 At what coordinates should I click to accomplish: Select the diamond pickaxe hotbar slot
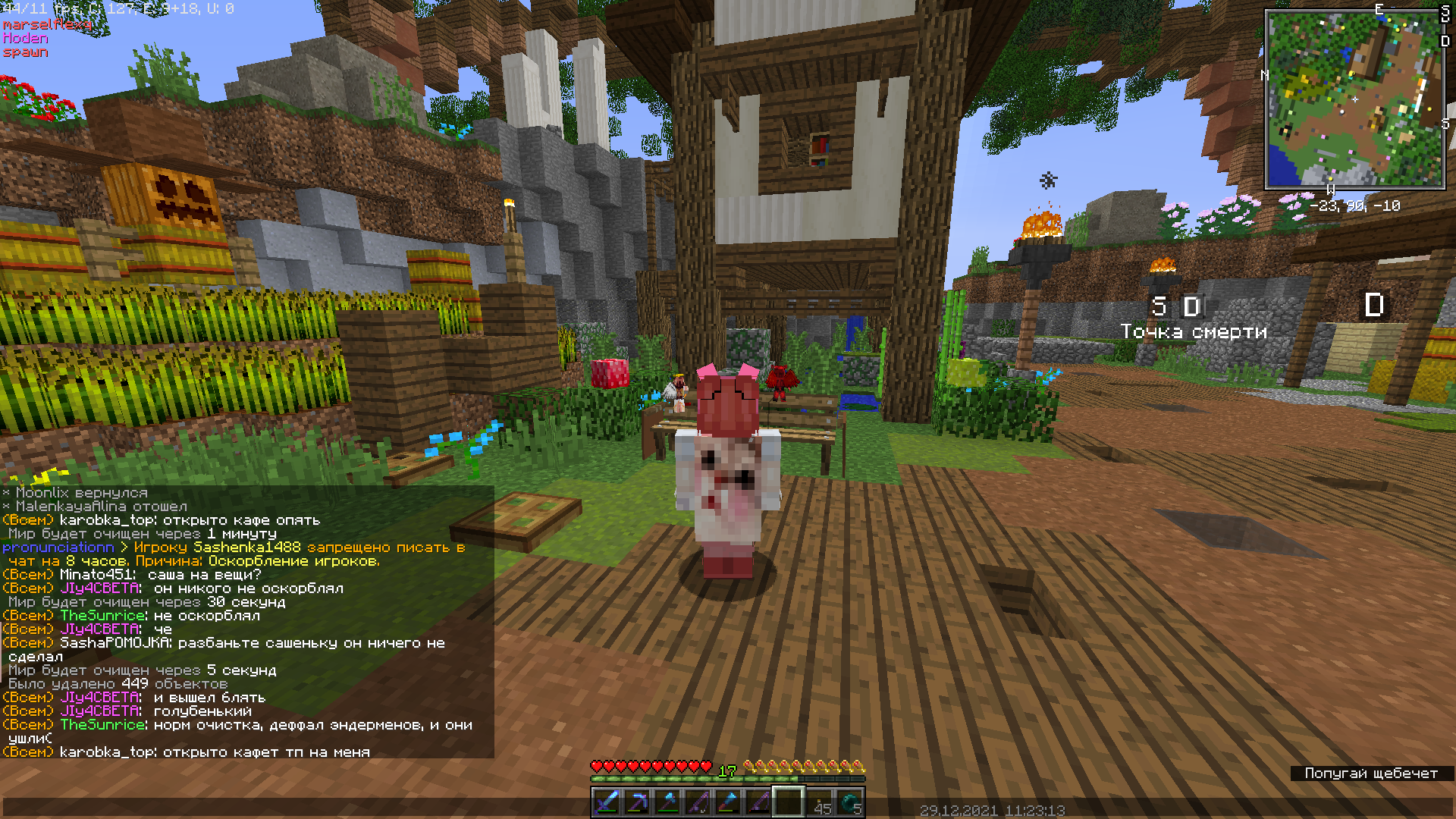tap(637, 802)
